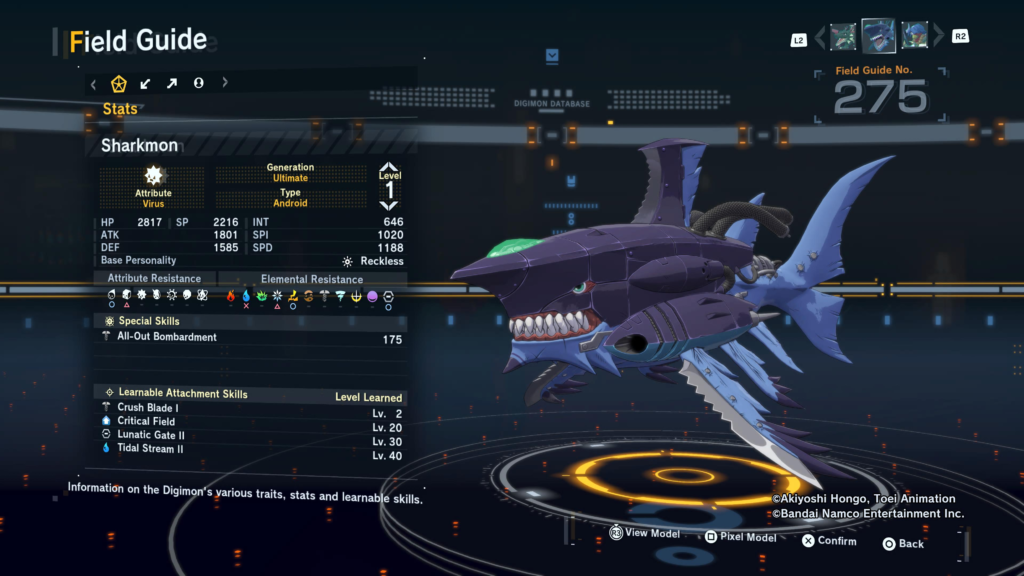
Task: Open the up-right arrow tab
Action: 172,84
